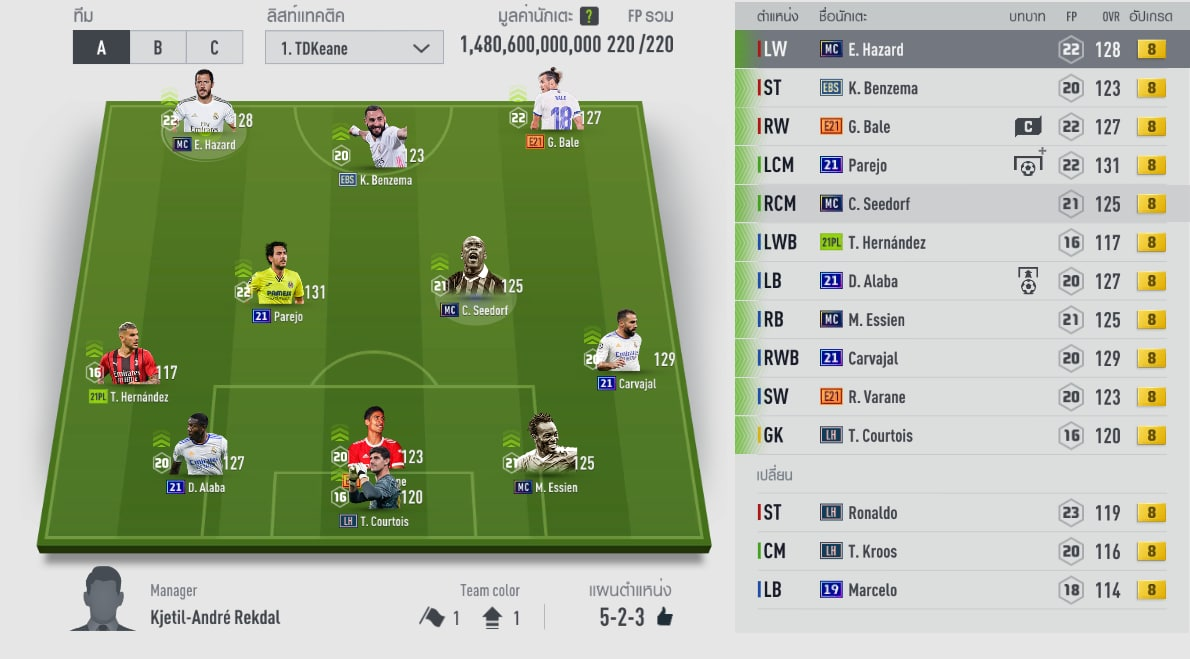The height and width of the screenshot is (659, 1190).
Task: Click Parejo's player card on the pitch
Action: [x=277, y=280]
